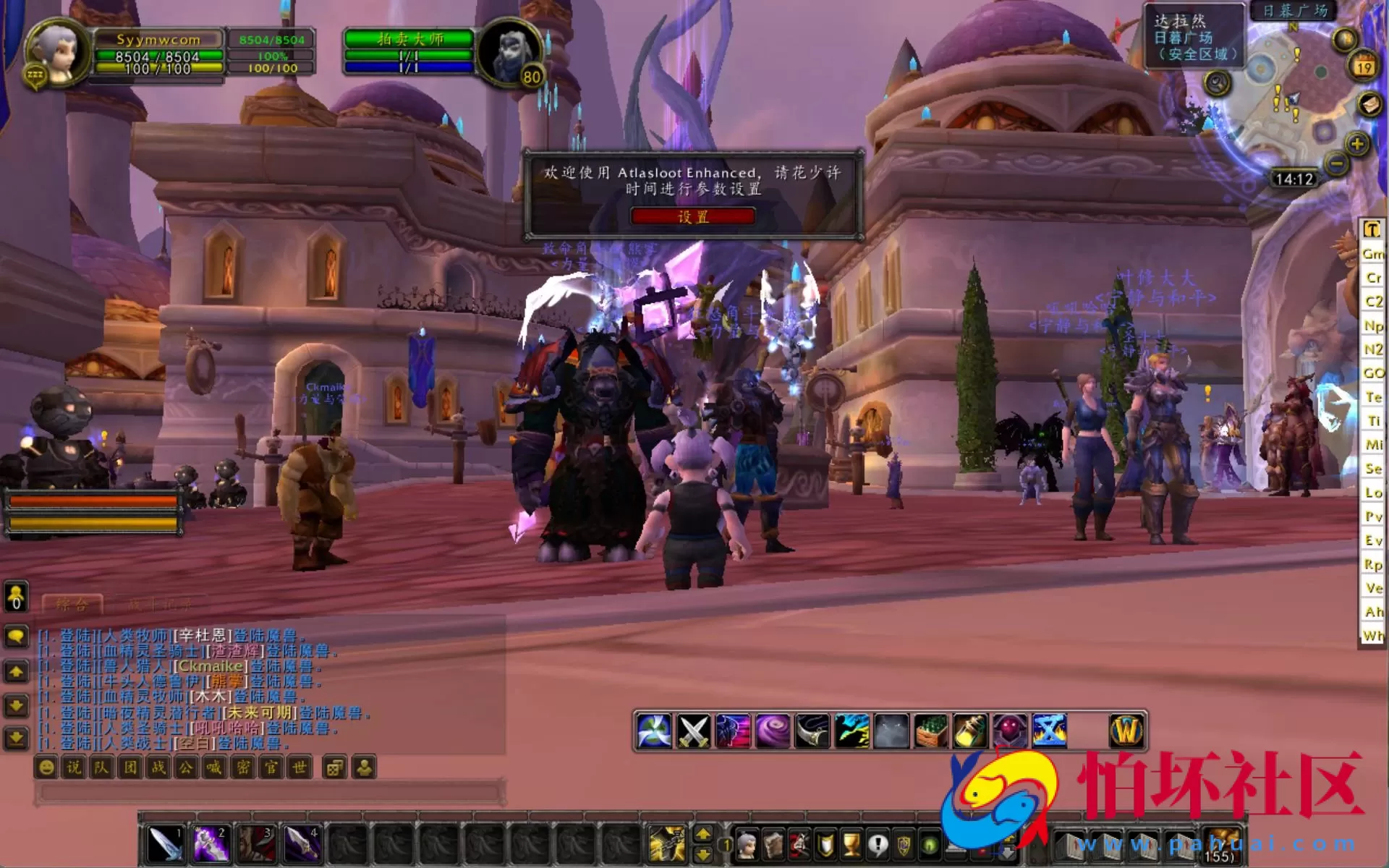The width and height of the screenshot is (1389, 868).
Task: Click the minimap clock showing 14:12
Action: point(1294,179)
